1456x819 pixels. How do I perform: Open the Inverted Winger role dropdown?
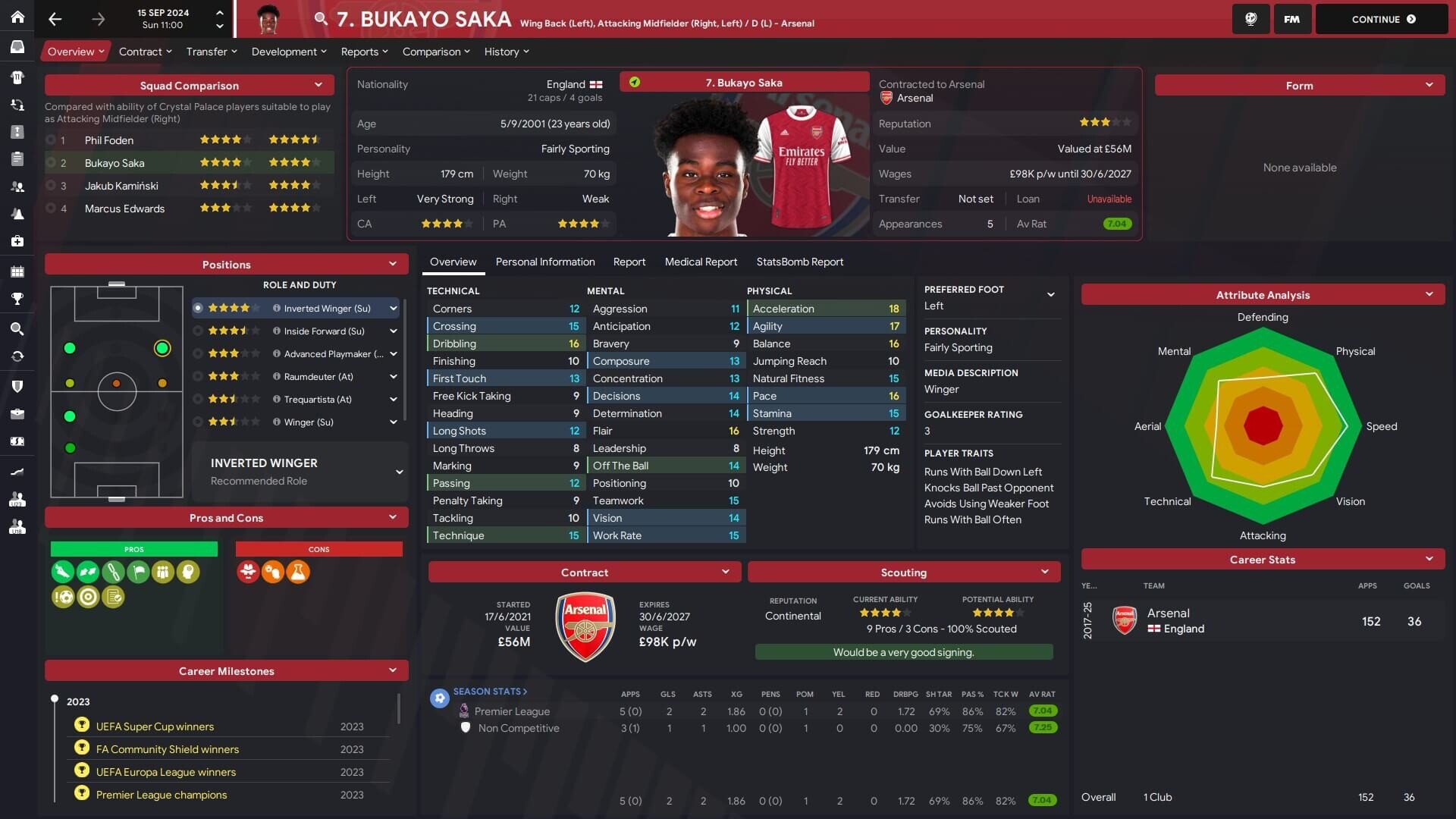point(394,308)
